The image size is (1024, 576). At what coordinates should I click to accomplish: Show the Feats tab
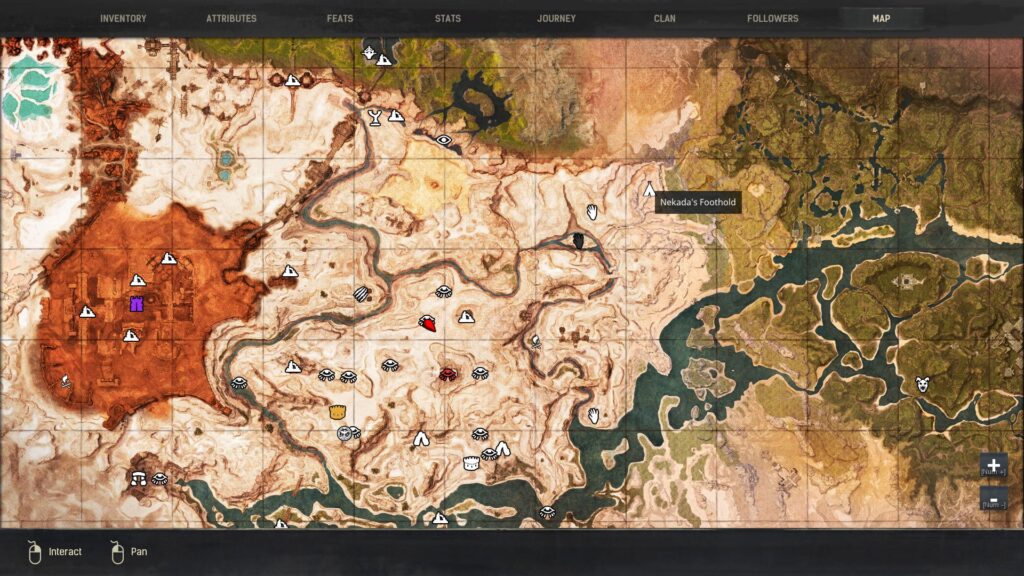[x=340, y=18]
